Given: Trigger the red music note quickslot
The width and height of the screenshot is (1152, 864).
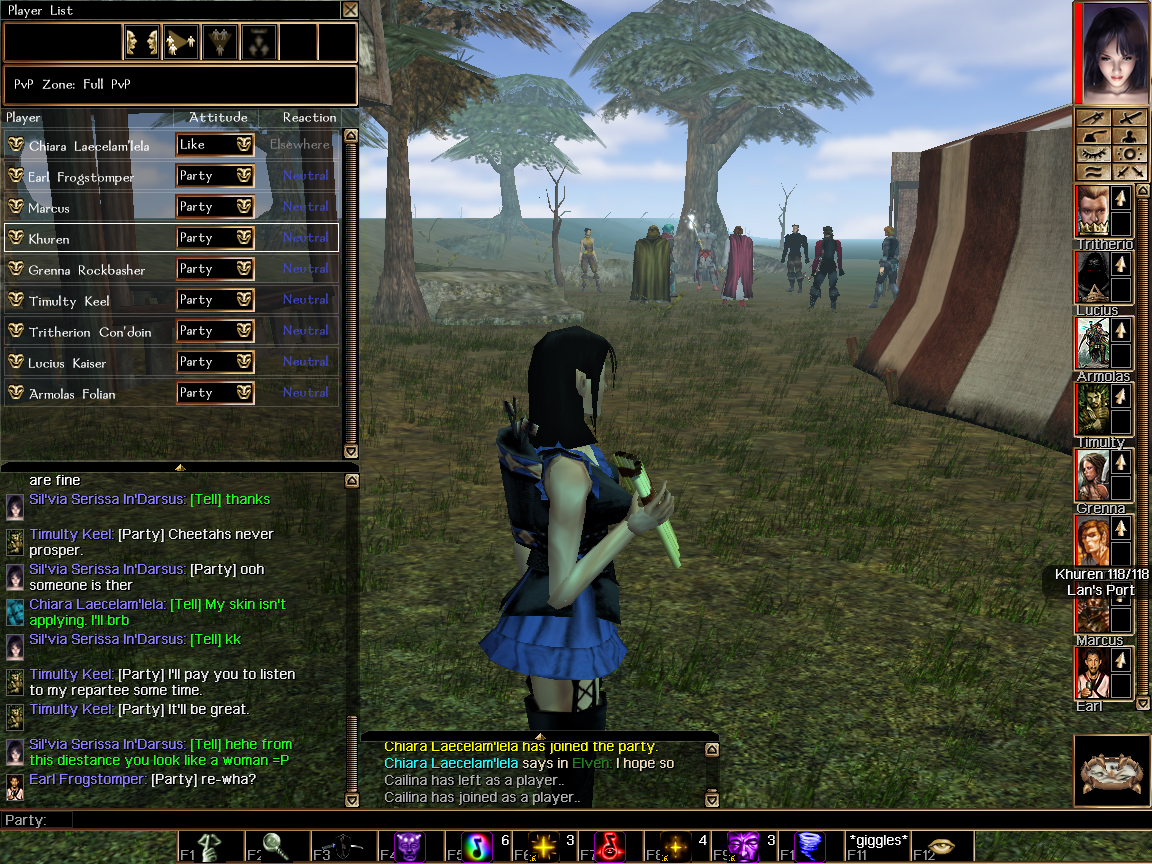Looking at the screenshot, I should click(x=609, y=847).
